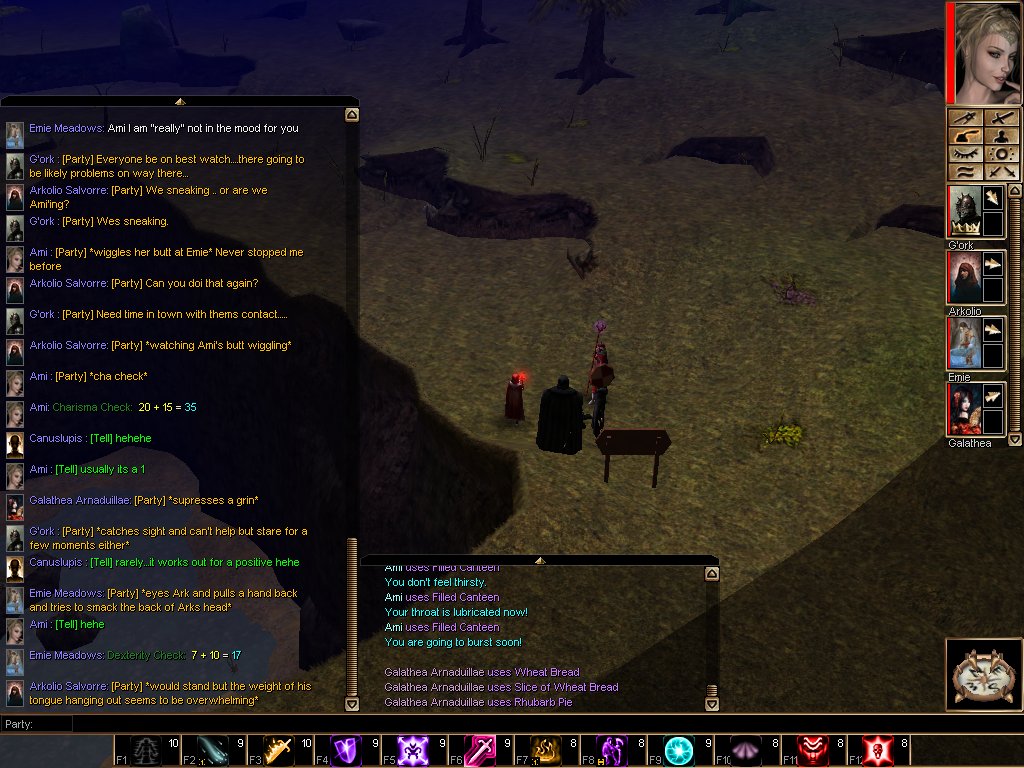Use the F10 seashell quickslot
Viewport: 1024px width, 768px height.
pyautogui.click(x=746, y=750)
